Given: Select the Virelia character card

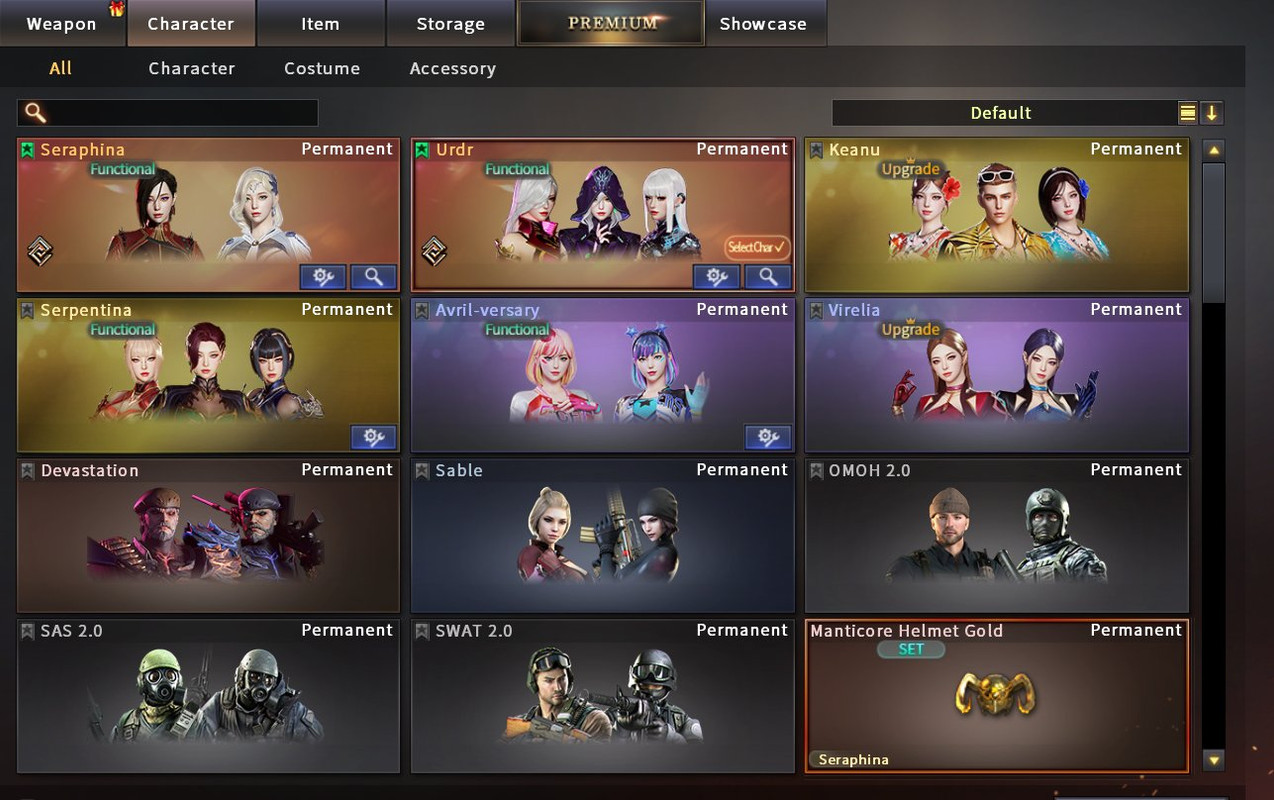Looking at the screenshot, I should coord(996,376).
